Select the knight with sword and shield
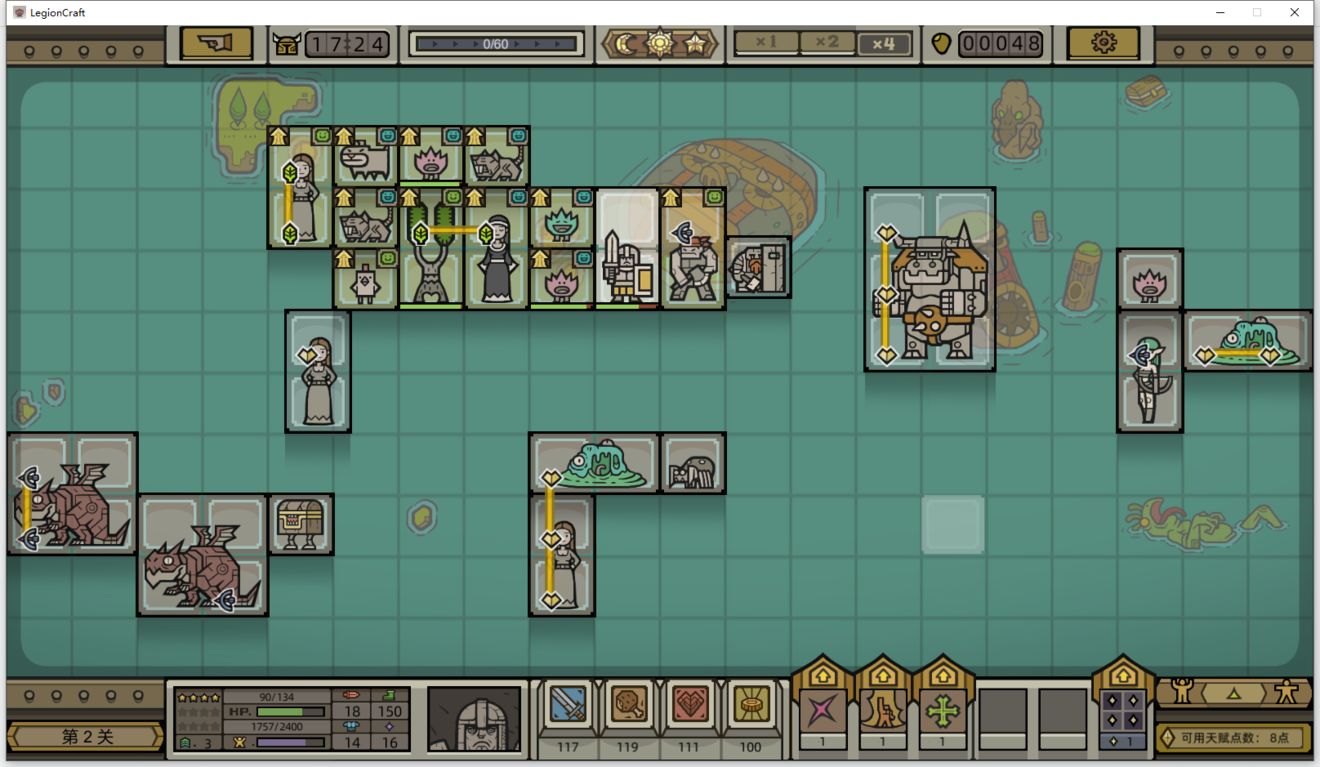 tap(626, 267)
